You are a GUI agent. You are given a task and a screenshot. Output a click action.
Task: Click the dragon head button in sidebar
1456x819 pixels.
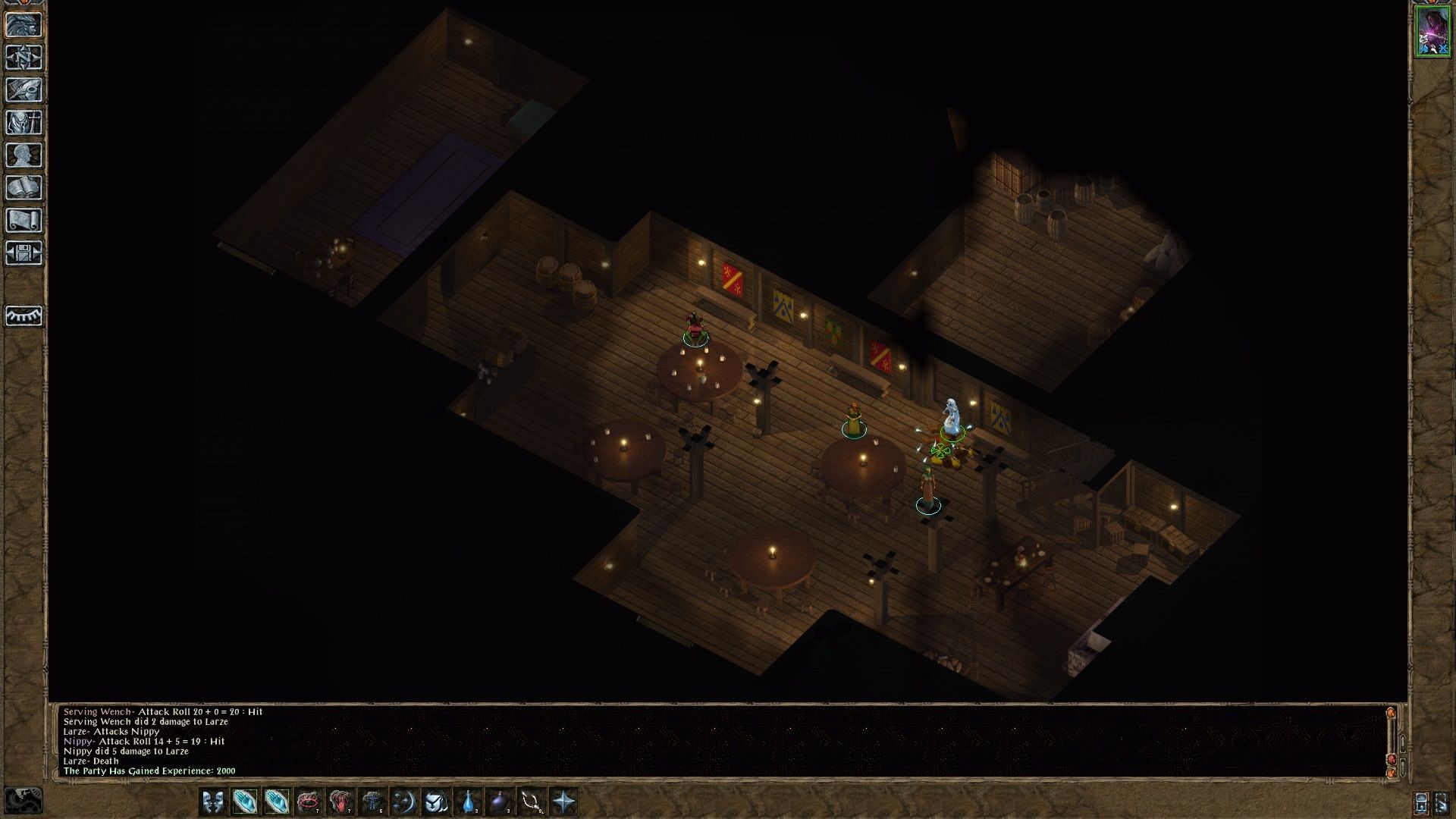[24, 25]
